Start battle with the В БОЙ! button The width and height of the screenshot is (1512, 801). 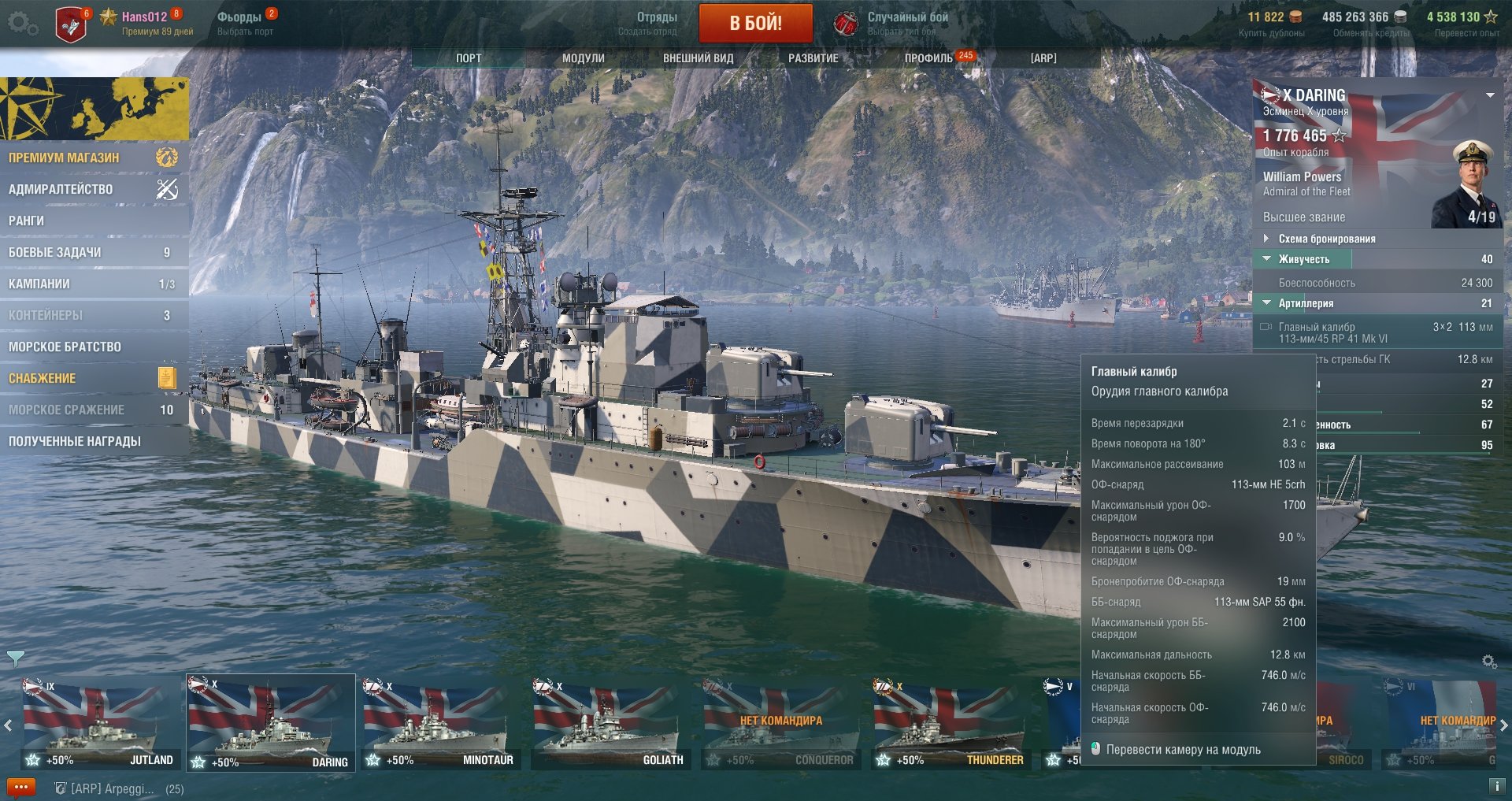pos(755,23)
